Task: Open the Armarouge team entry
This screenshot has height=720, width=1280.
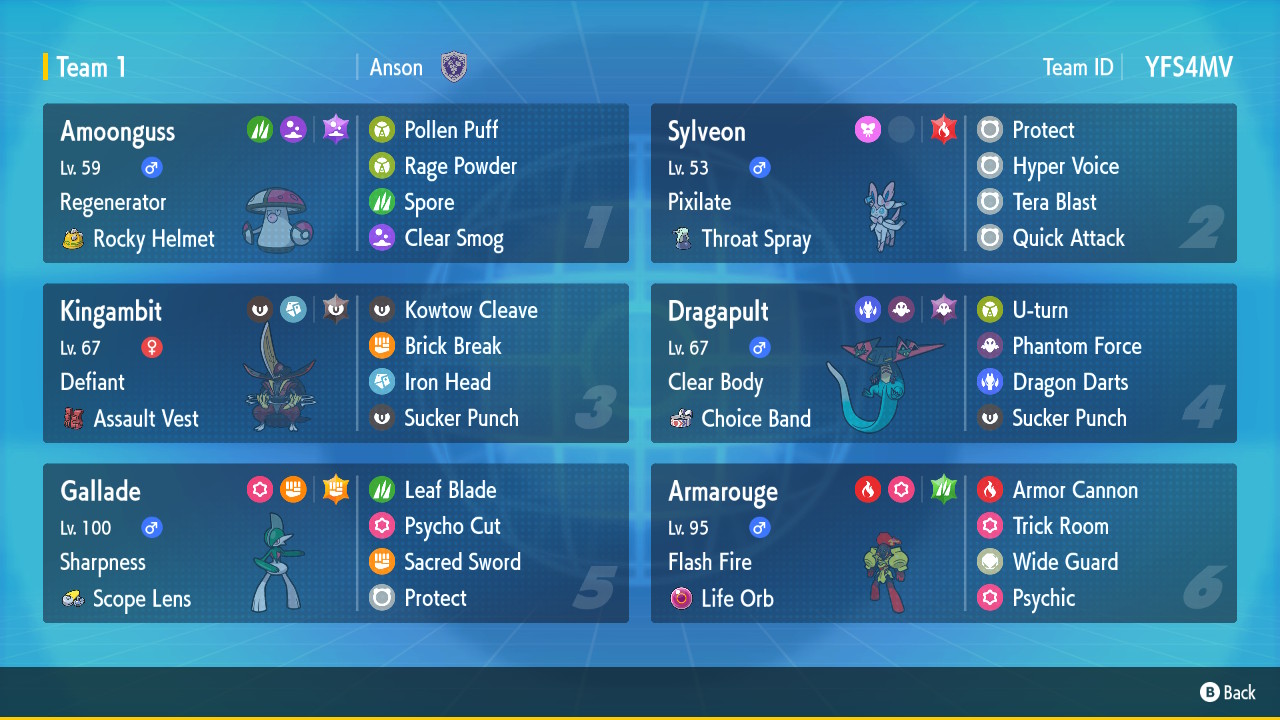Action: [x=943, y=543]
